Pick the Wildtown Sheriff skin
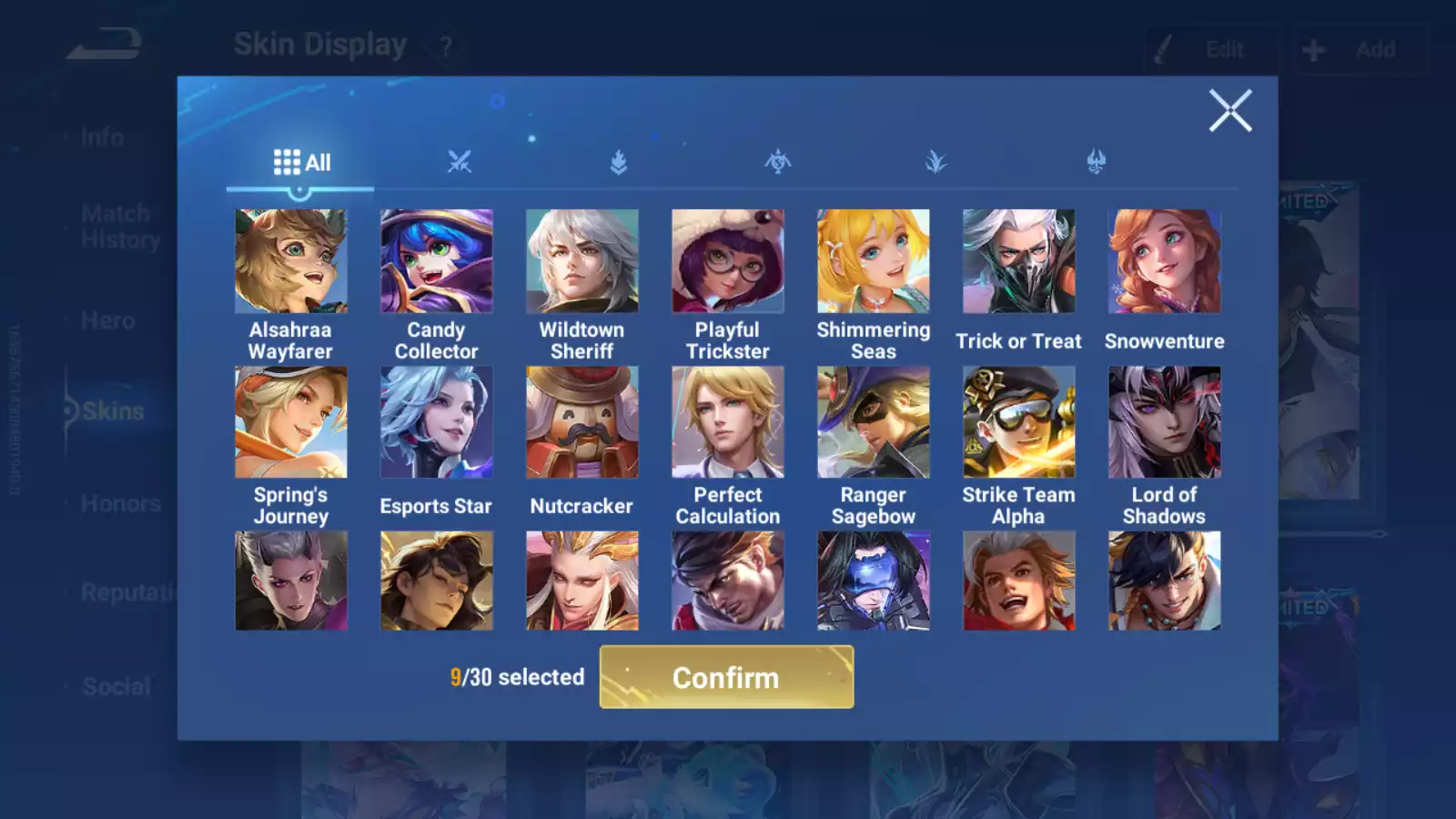The width and height of the screenshot is (1456, 819). [582, 262]
